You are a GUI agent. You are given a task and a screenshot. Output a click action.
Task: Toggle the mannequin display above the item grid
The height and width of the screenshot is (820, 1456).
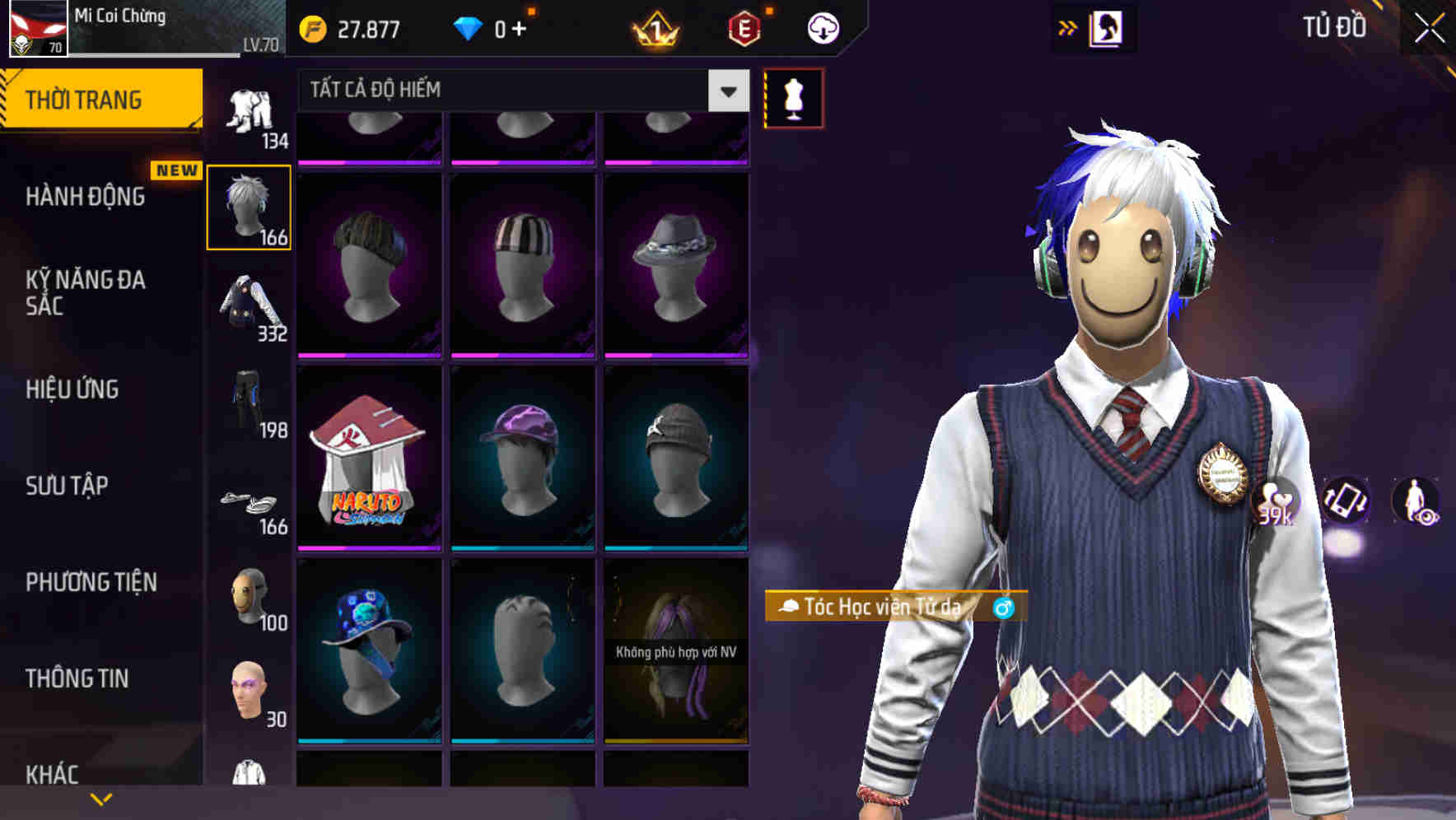(x=794, y=96)
